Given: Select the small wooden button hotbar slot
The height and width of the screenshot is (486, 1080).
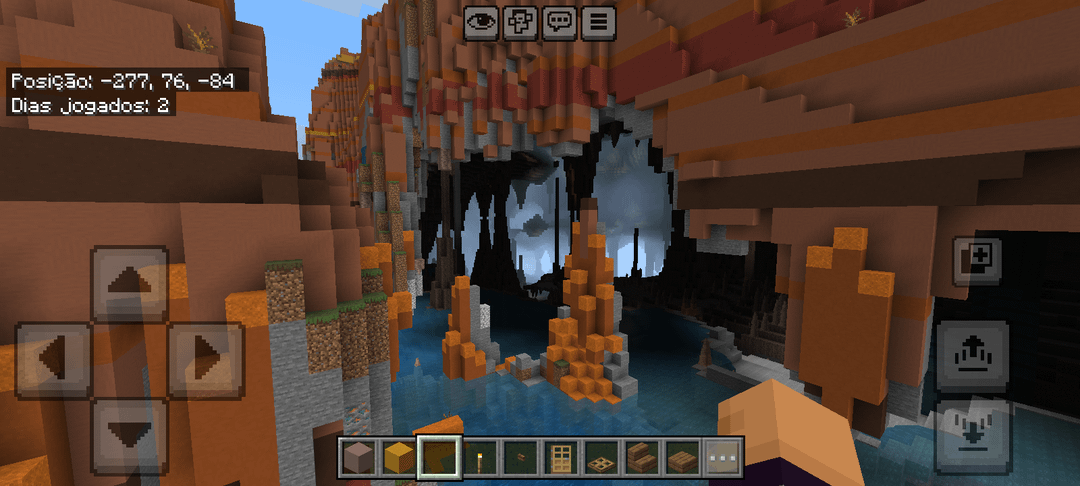Looking at the screenshot, I should pos(520,457).
